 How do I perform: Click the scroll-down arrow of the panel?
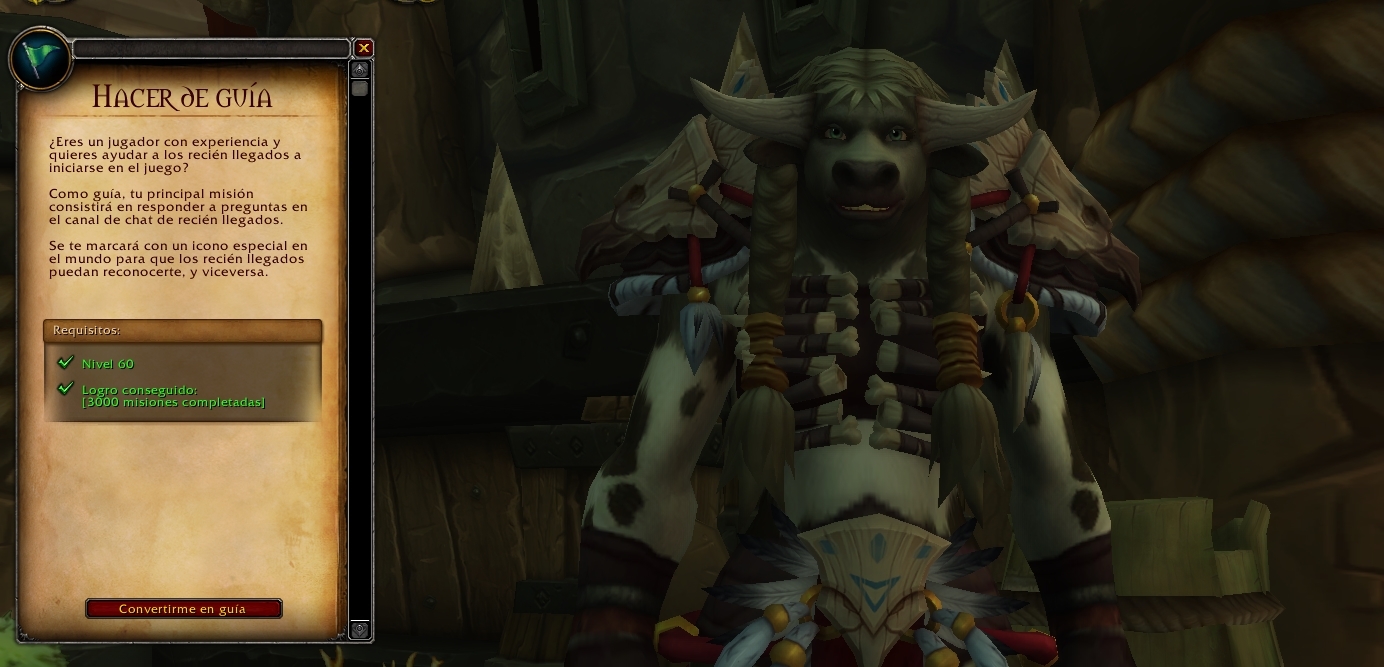[x=360, y=630]
